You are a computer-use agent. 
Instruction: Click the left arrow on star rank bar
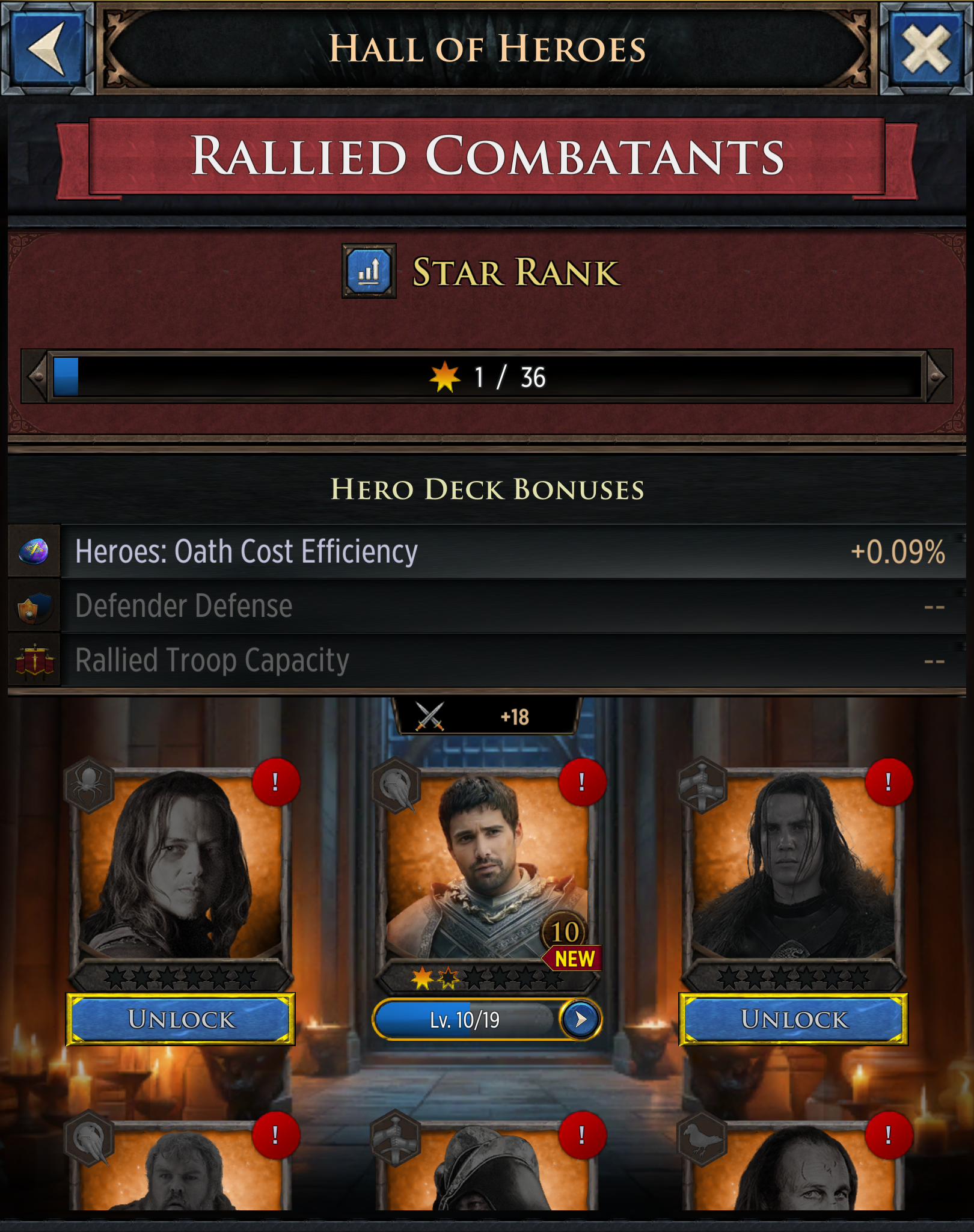point(36,377)
